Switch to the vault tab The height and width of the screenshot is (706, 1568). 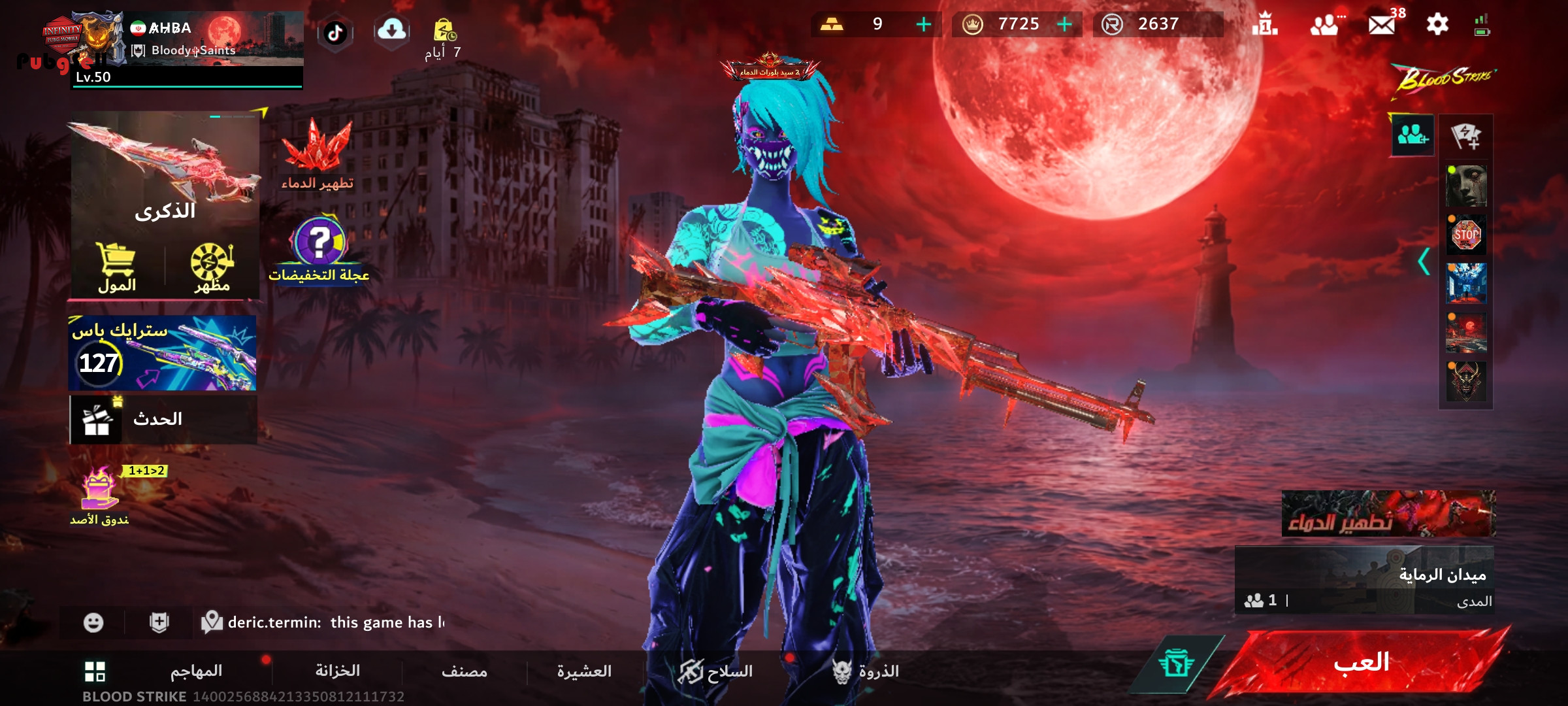[337, 671]
